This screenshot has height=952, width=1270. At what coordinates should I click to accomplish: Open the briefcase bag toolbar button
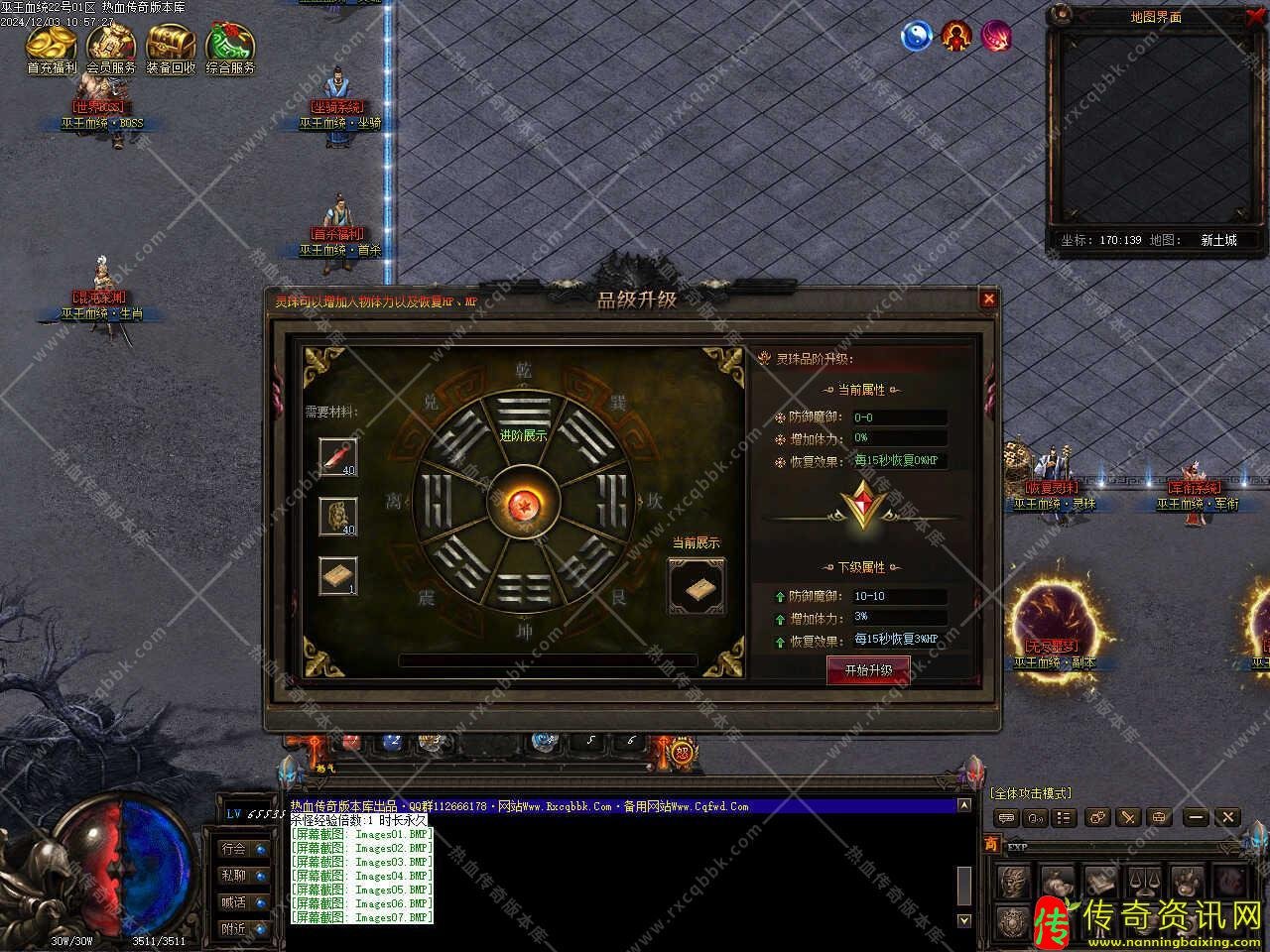(1159, 818)
